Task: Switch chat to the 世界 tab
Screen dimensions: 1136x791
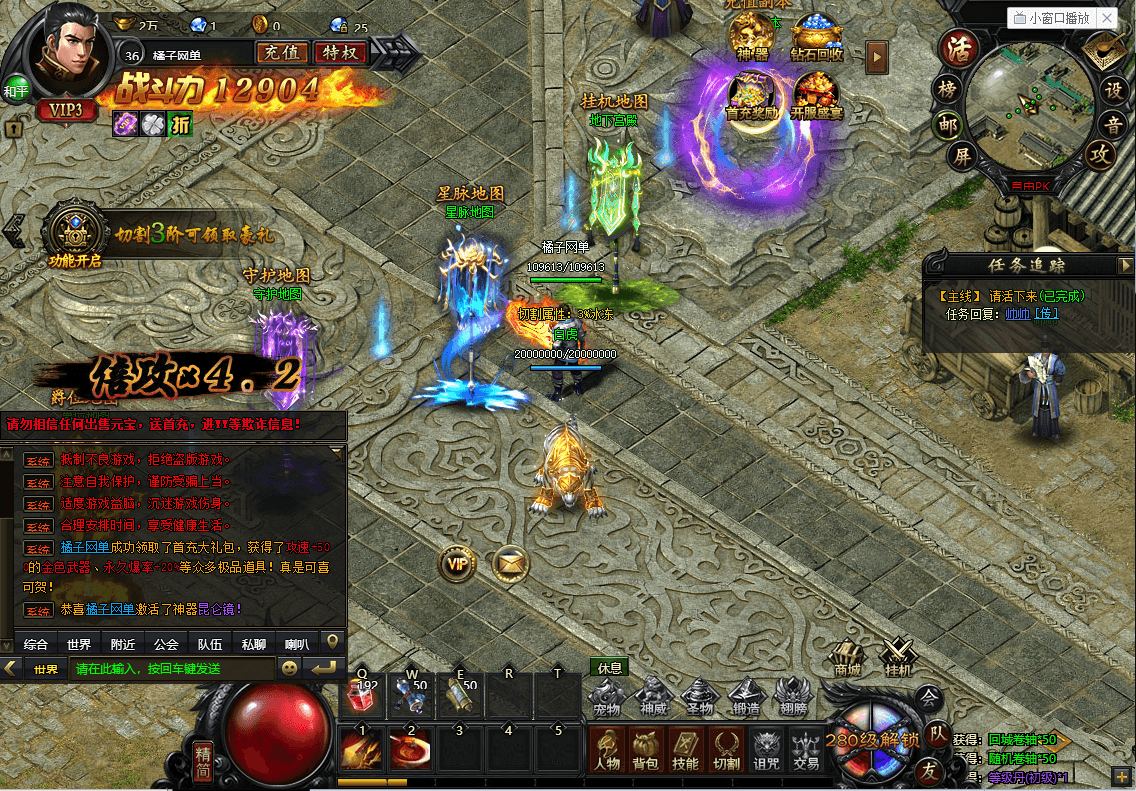Action: pos(79,644)
